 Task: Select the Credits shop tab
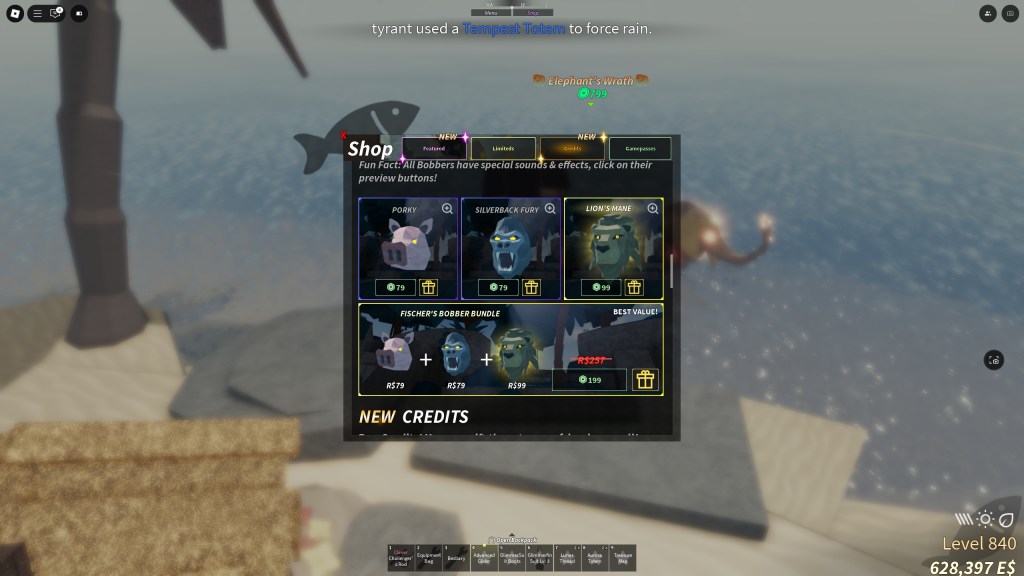point(572,149)
